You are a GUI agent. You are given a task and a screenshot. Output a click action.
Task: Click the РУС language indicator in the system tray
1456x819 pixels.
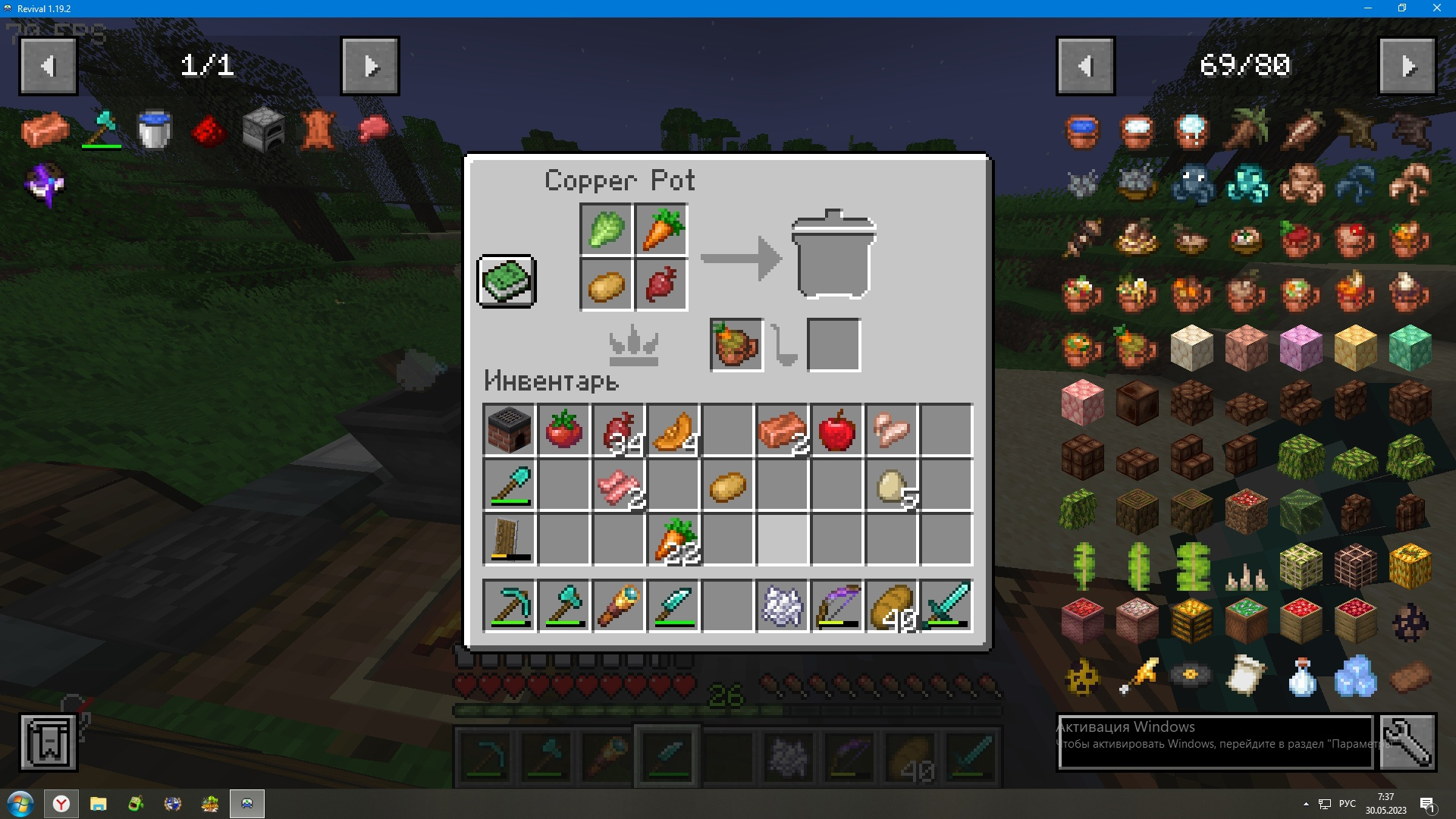1347,803
